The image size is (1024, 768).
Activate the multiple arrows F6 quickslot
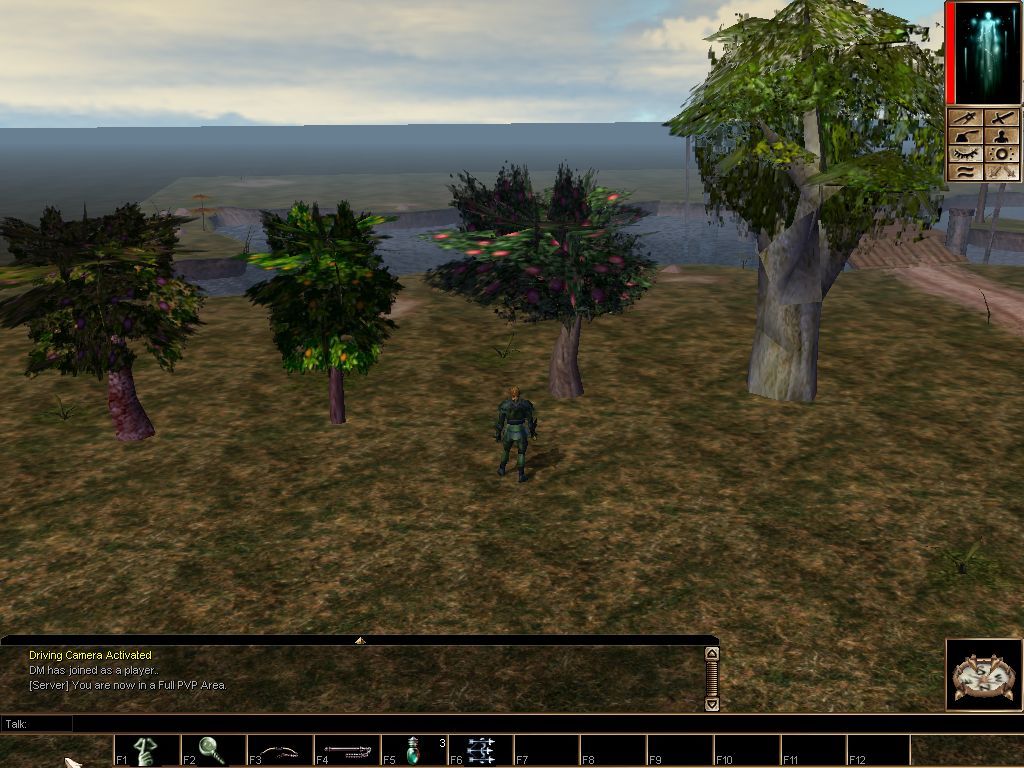480,750
